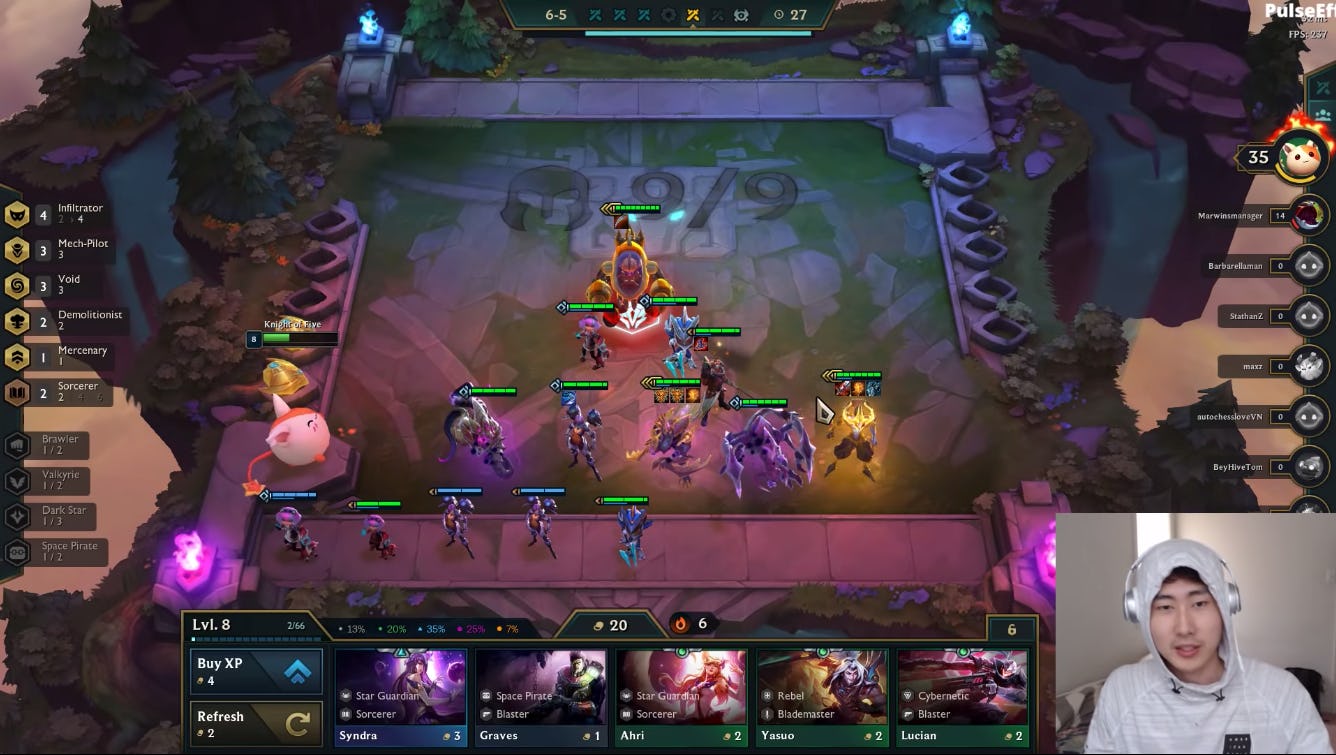Purchase the Syndra shop card
Image resolution: width=1336 pixels, height=755 pixels.
click(x=400, y=697)
